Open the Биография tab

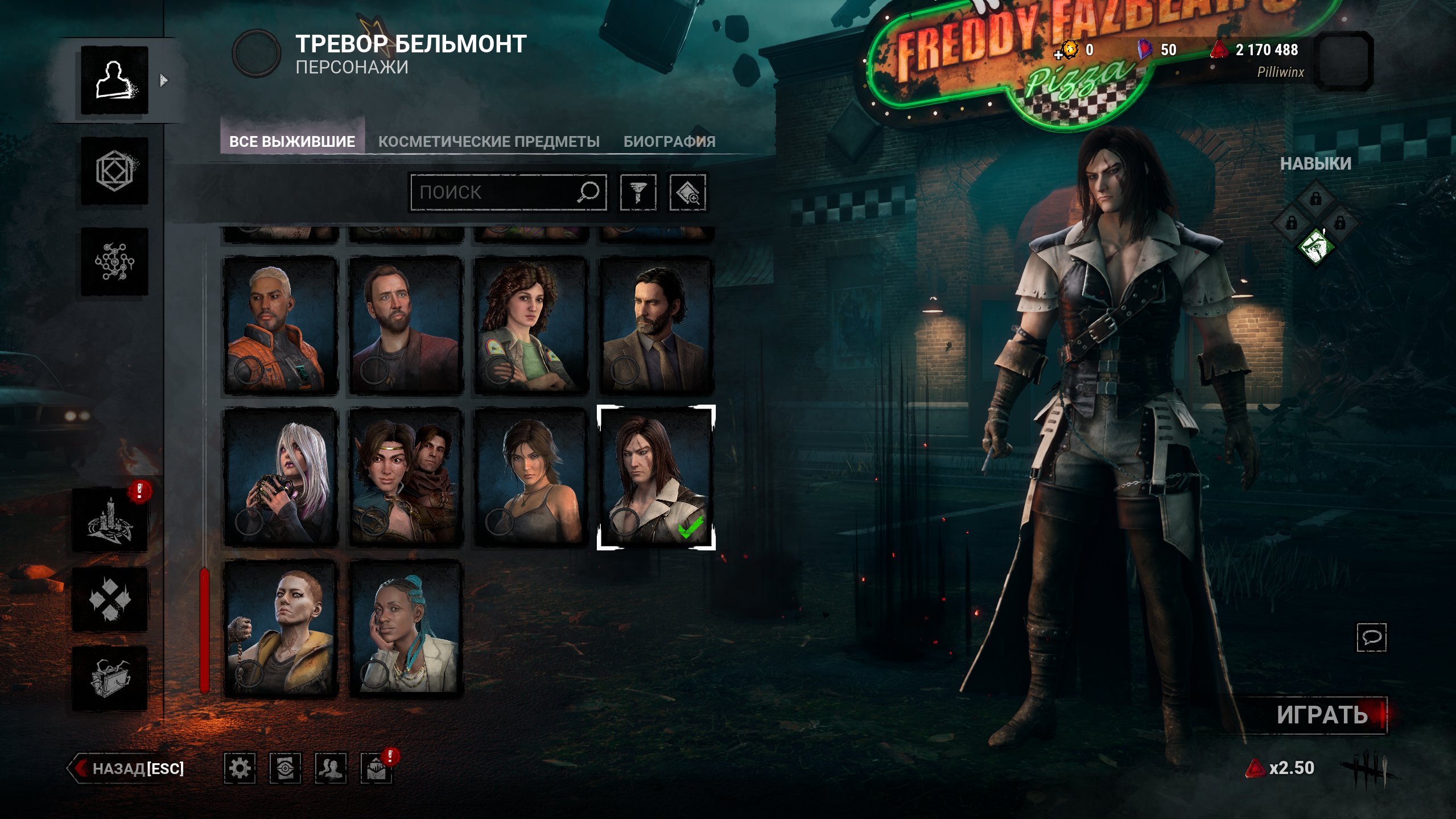(x=669, y=142)
